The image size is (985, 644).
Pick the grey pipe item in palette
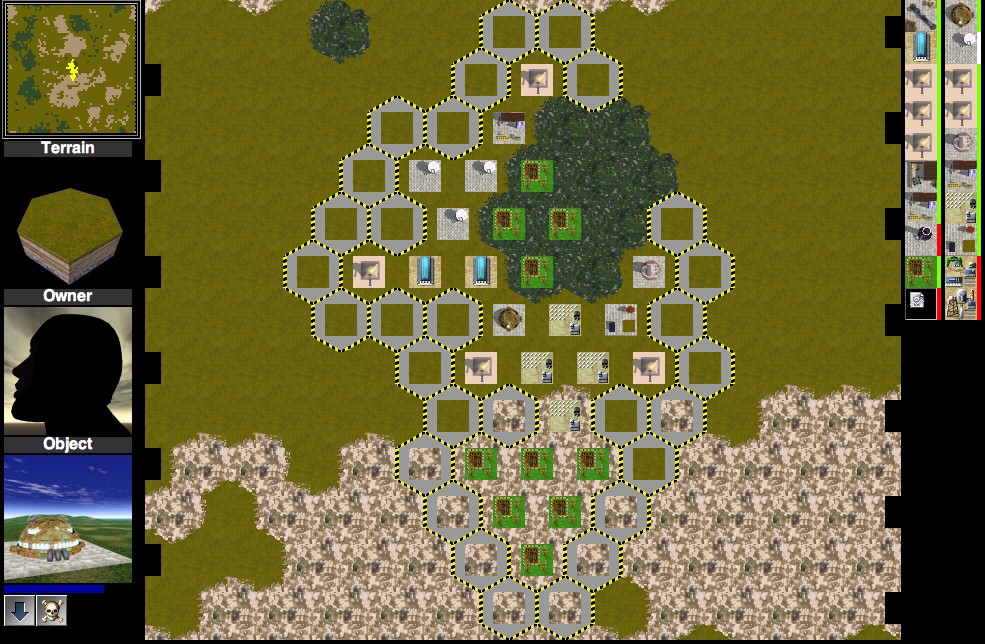point(920,14)
